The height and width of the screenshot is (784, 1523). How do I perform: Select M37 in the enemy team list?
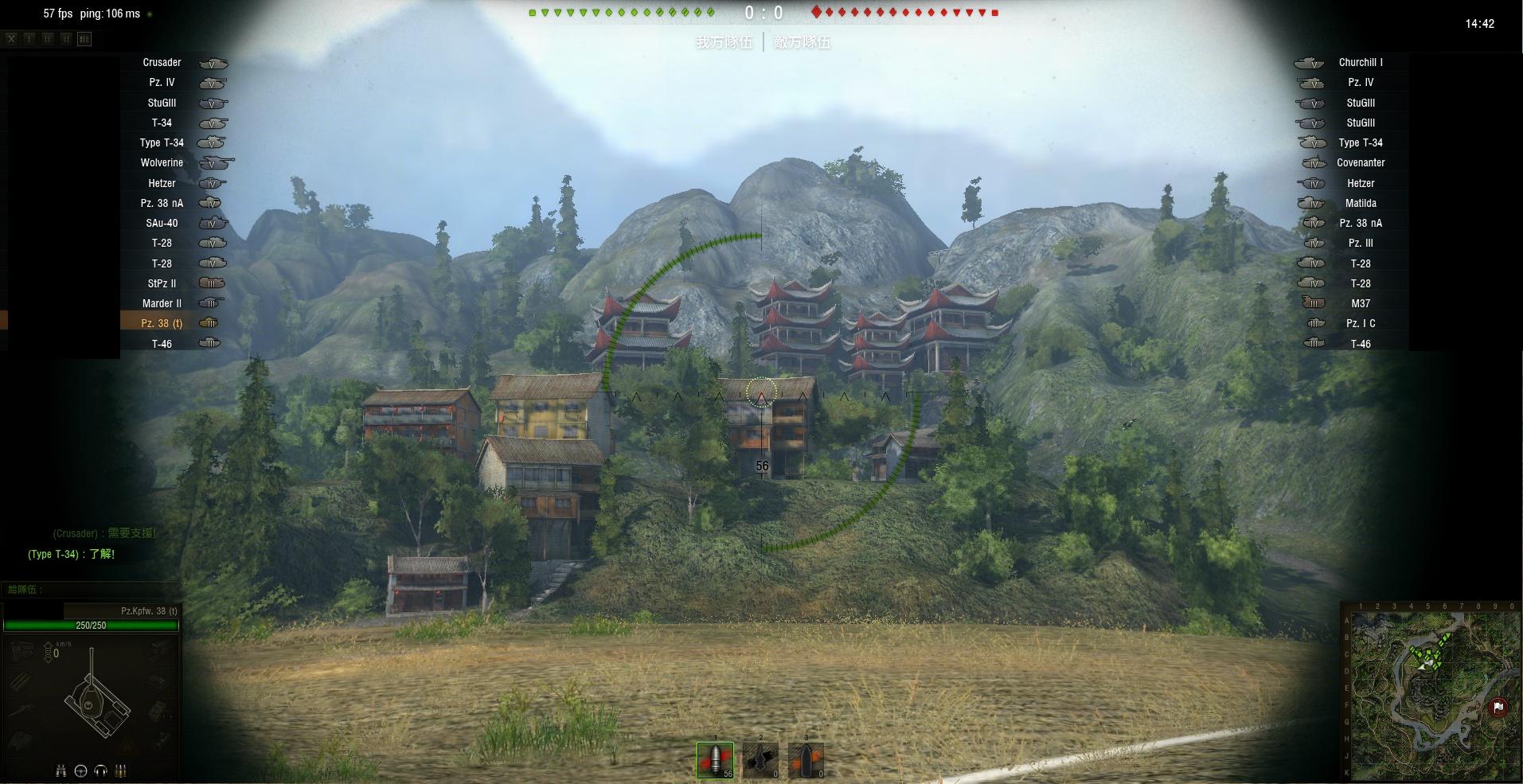(1360, 303)
